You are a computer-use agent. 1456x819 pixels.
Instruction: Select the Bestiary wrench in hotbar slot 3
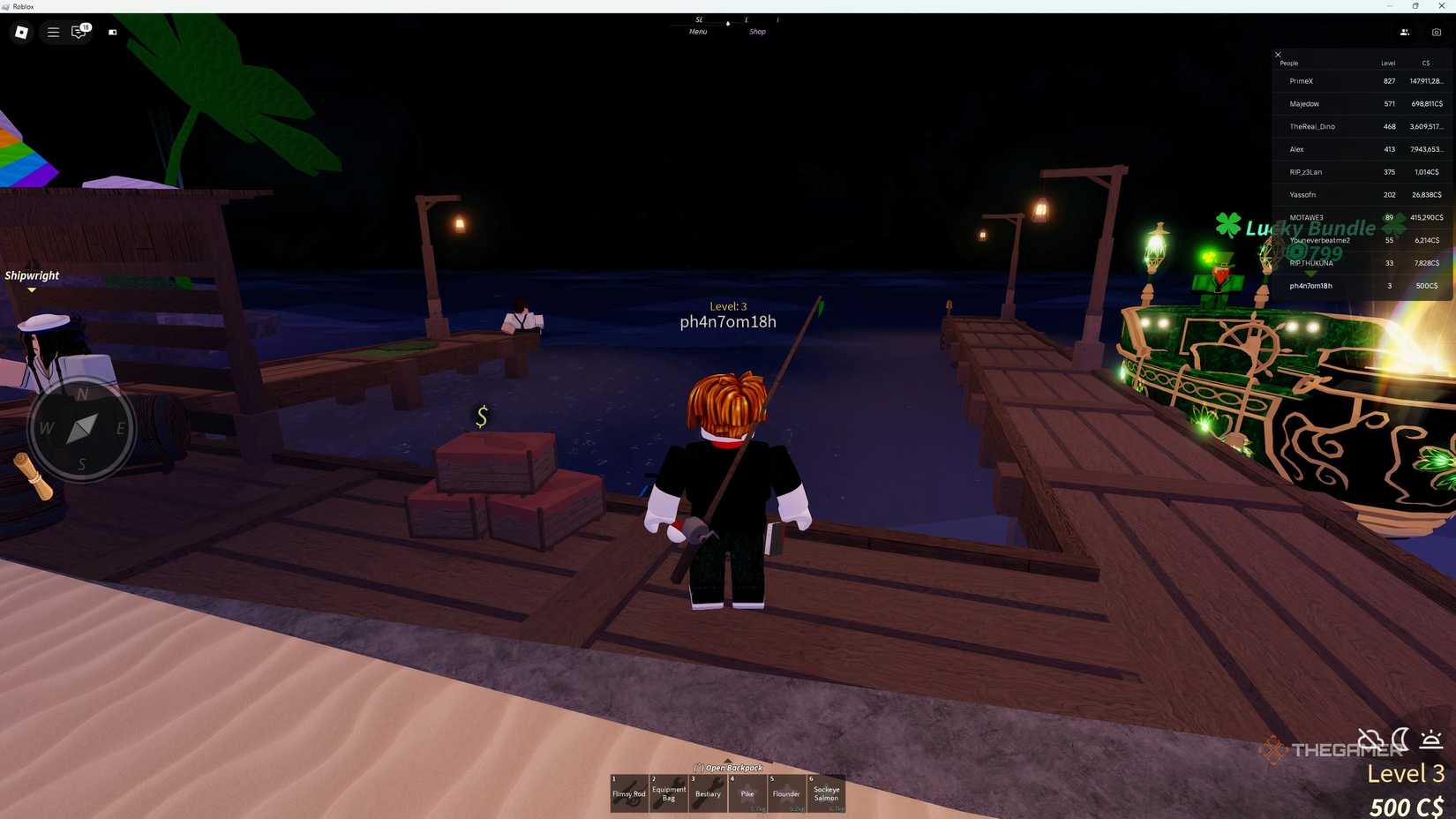(707, 793)
